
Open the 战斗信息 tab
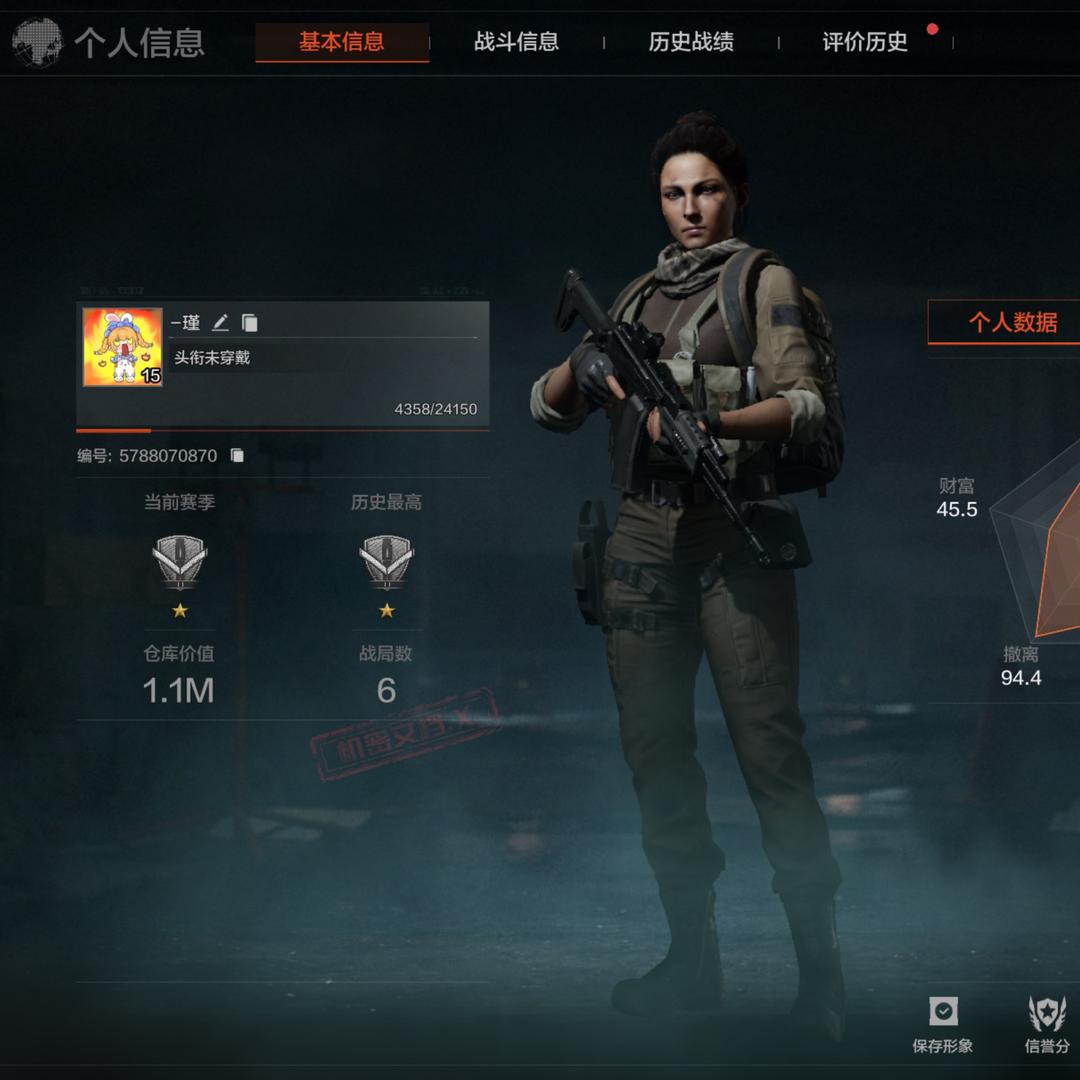tap(516, 42)
